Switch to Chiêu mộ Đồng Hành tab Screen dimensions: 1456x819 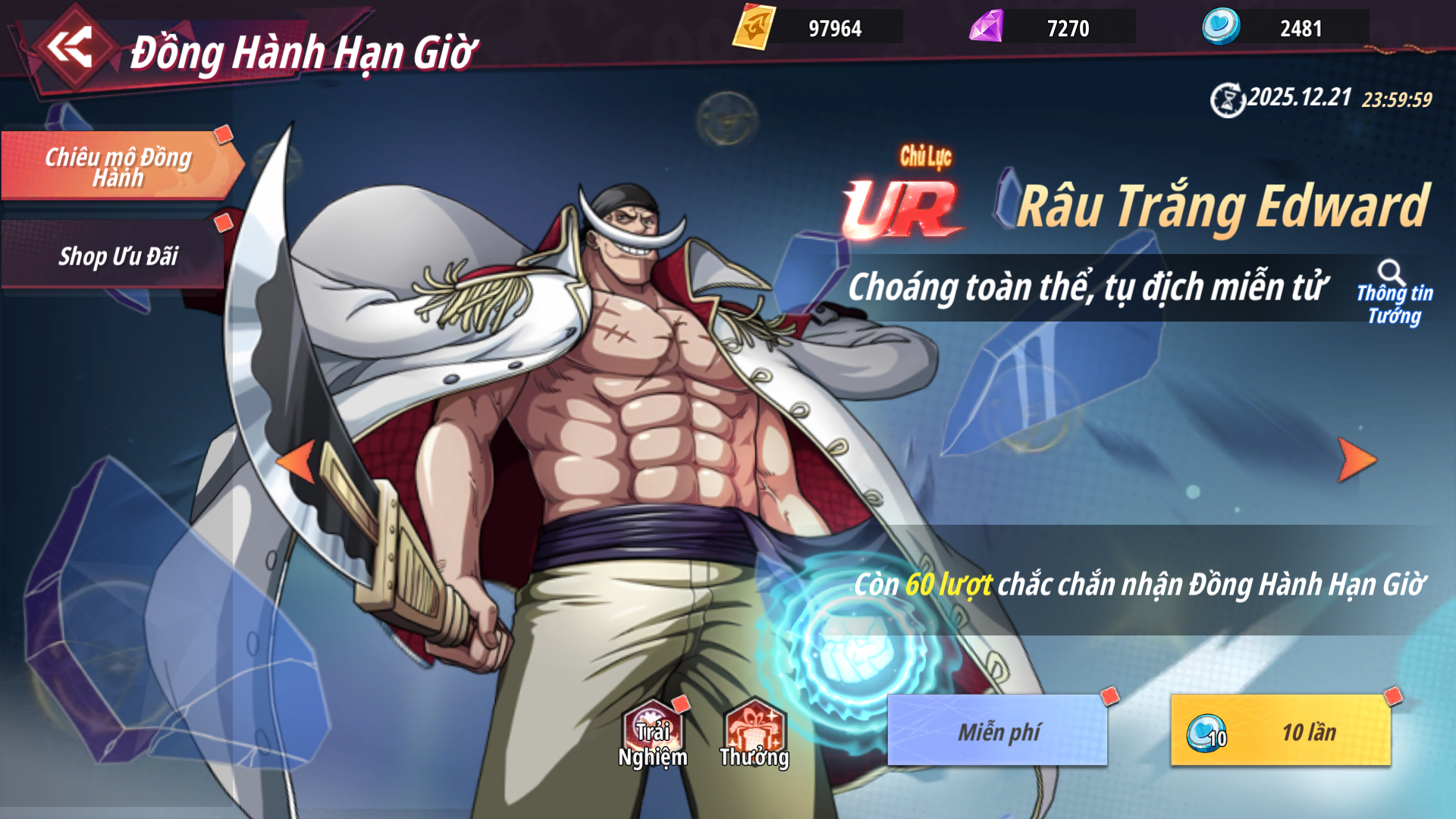click(118, 166)
